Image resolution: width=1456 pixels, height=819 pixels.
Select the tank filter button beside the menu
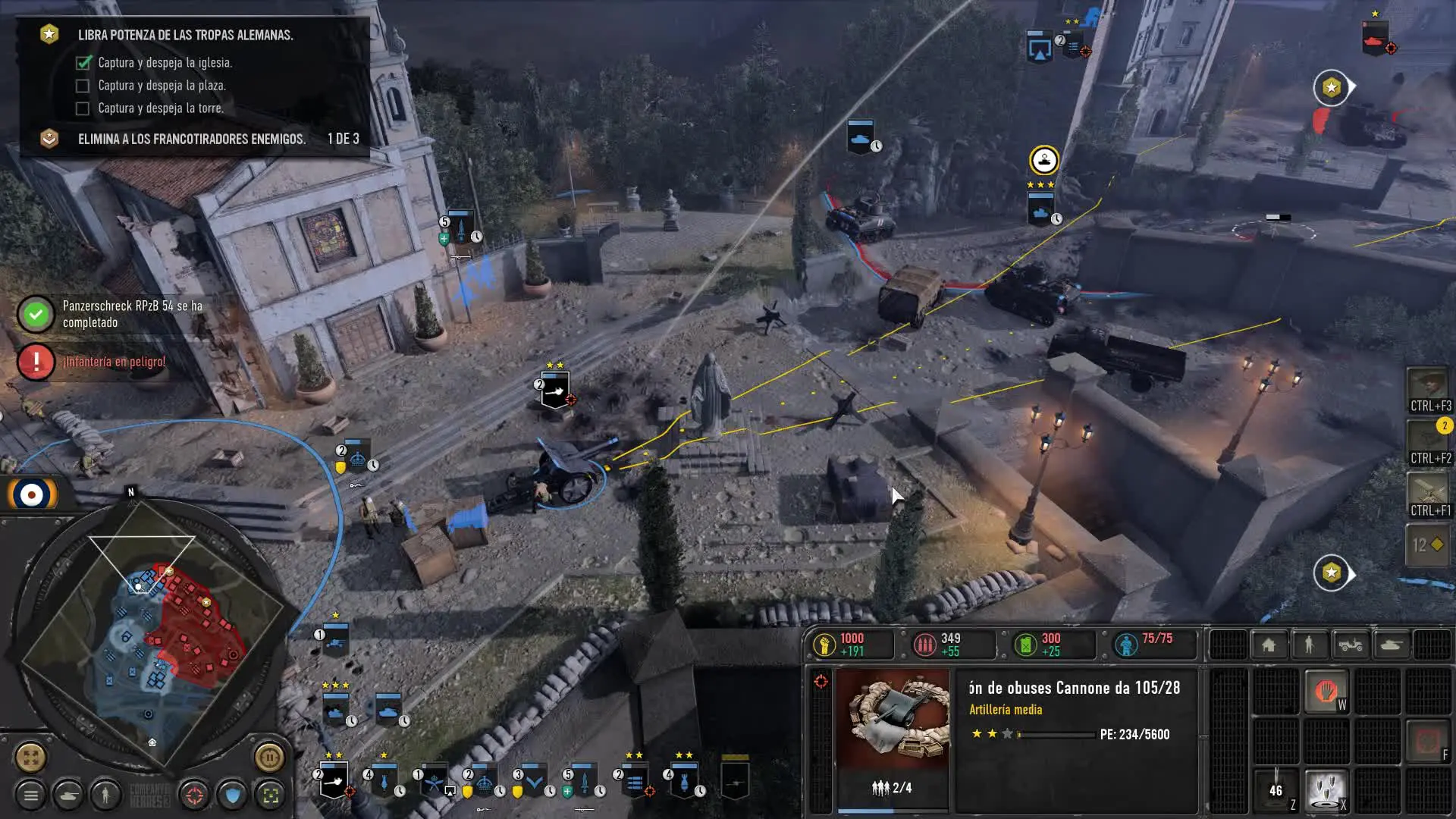pyautogui.click(x=68, y=795)
